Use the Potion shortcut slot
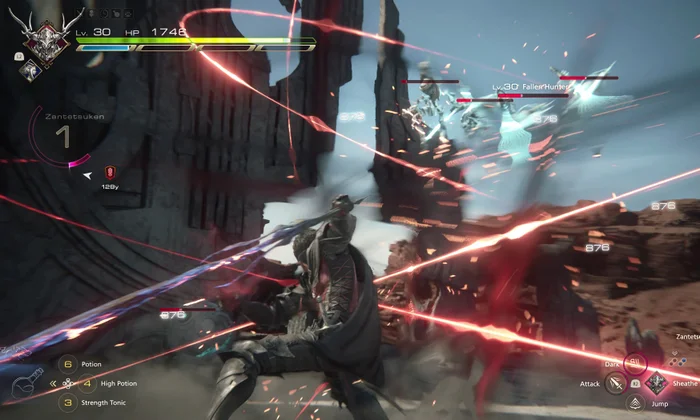The width and height of the screenshot is (700, 420). [67, 364]
